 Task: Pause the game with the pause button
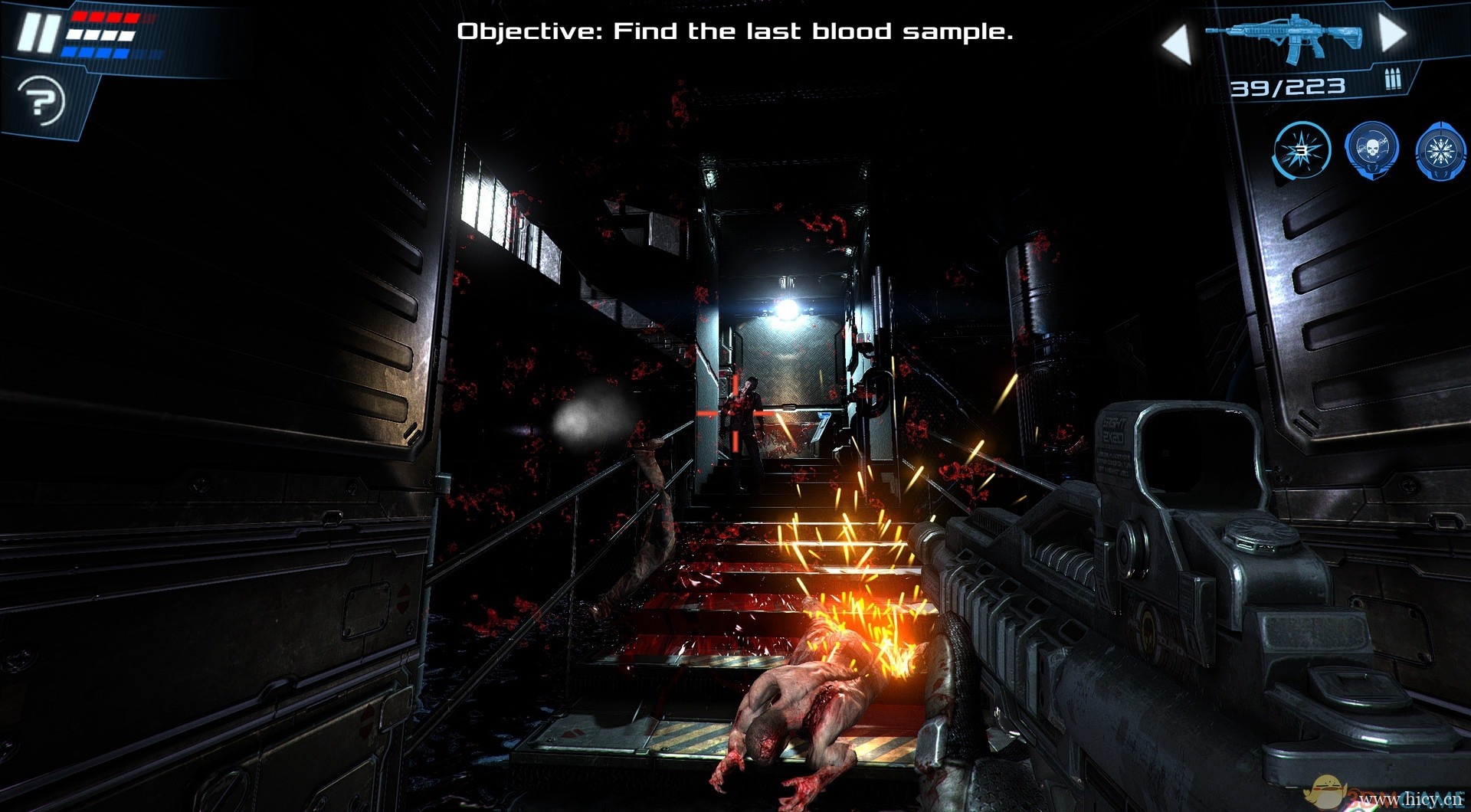click(38, 32)
